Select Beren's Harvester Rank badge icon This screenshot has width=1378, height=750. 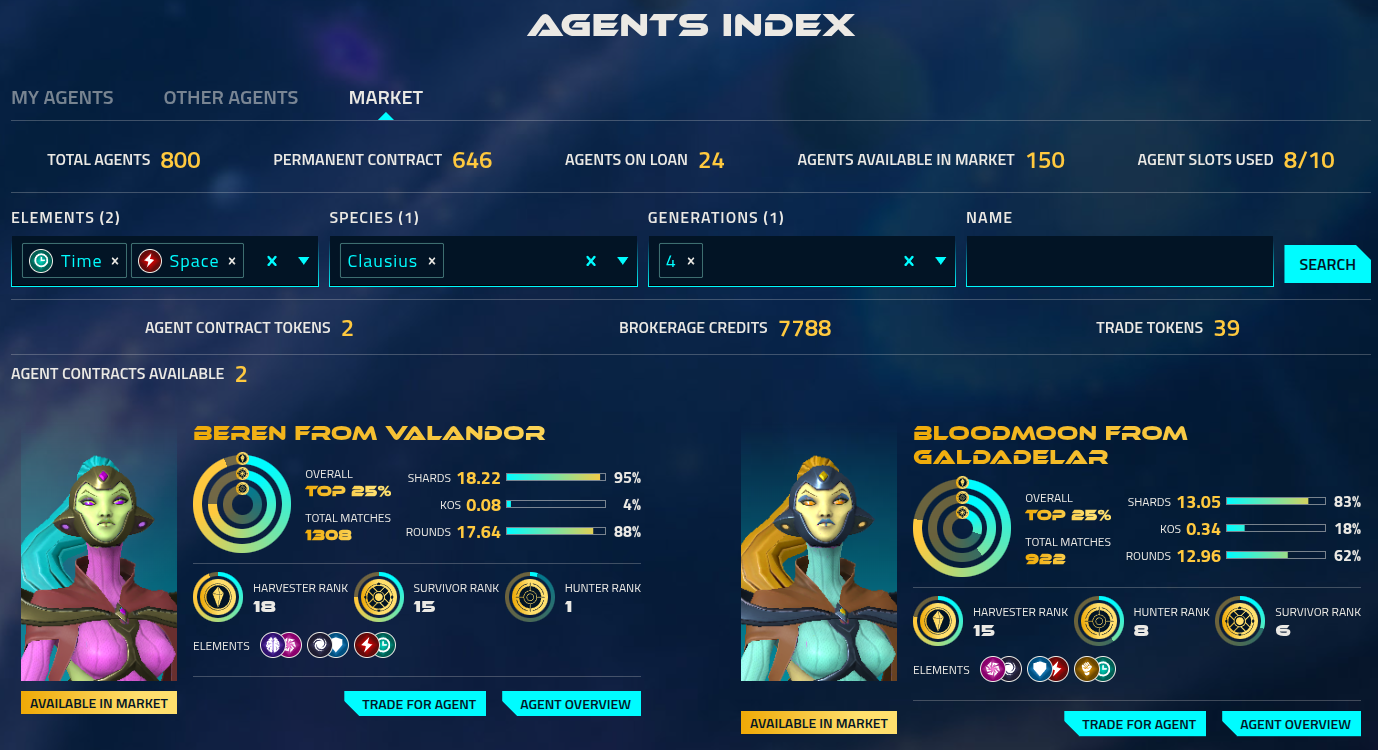pyautogui.click(x=218, y=596)
